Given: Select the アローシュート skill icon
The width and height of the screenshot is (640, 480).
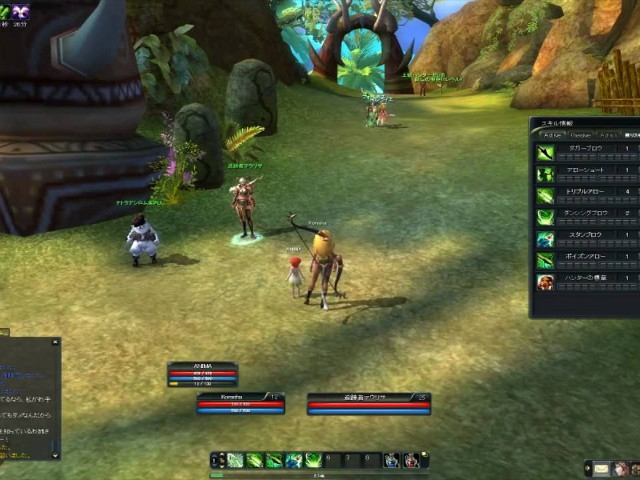Looking at the screenshot, I should tap(545, 174).
